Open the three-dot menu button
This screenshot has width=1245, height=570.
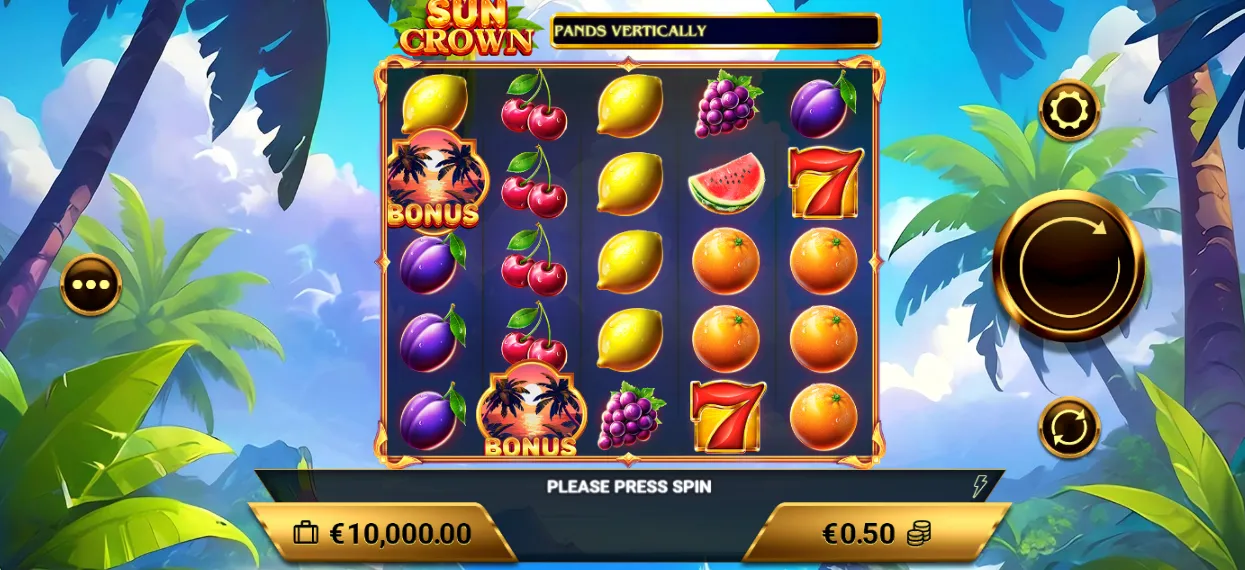pos(91,284)
